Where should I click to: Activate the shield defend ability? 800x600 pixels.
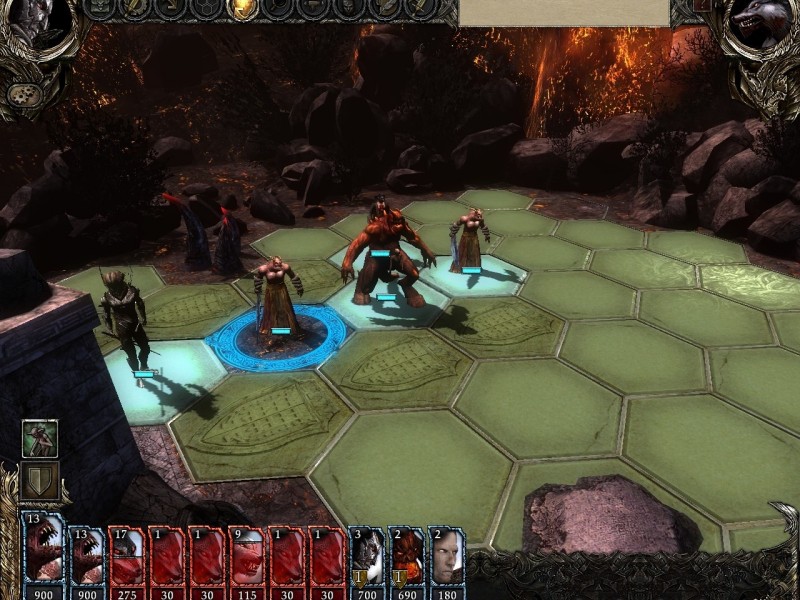[39, 481]
